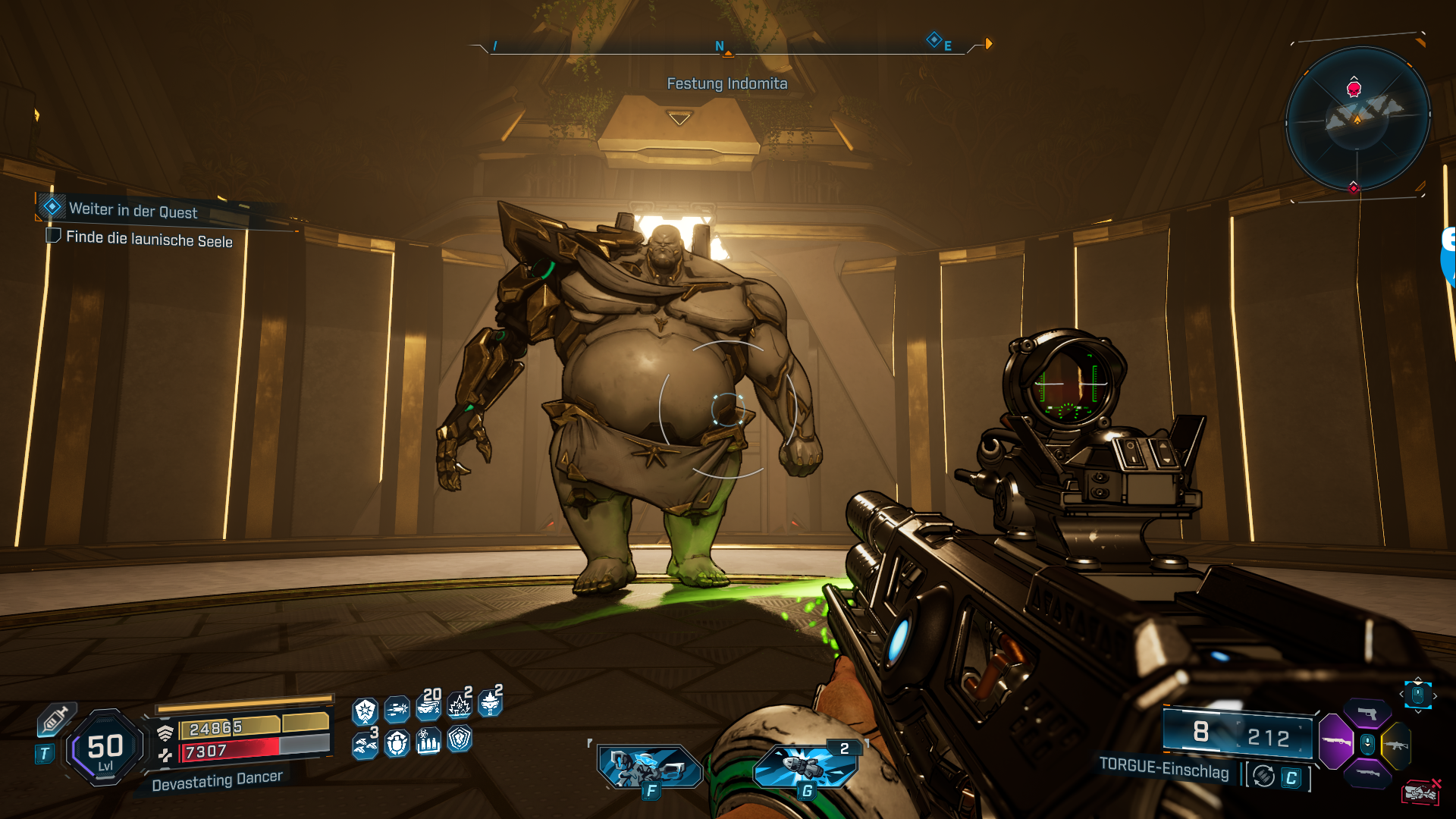Viewport: 1456px width, 819px height.
Task: Inspect the cracked shield buff icon
Action: [460, 739]
